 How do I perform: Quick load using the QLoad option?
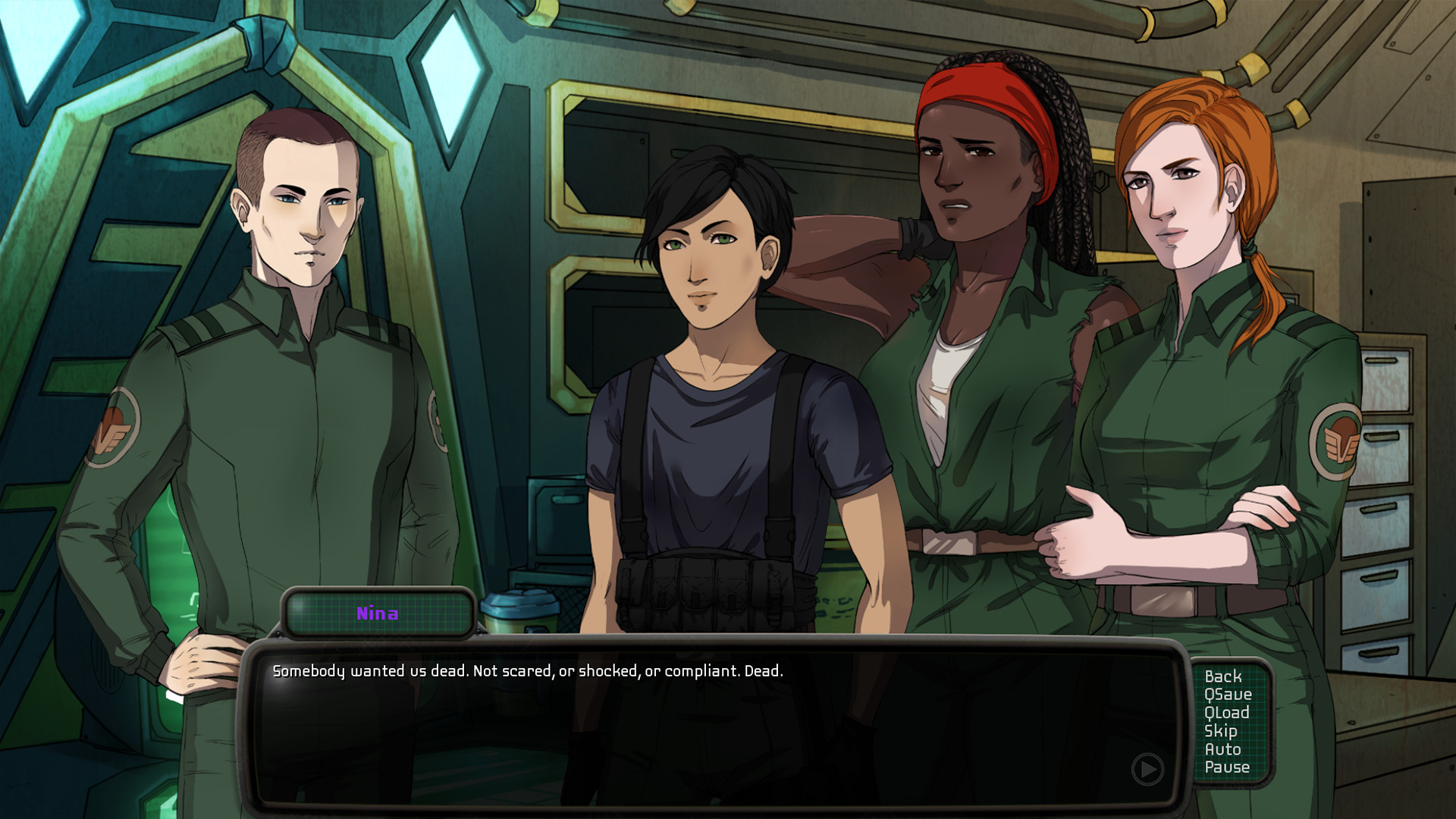coord(1227,713)
